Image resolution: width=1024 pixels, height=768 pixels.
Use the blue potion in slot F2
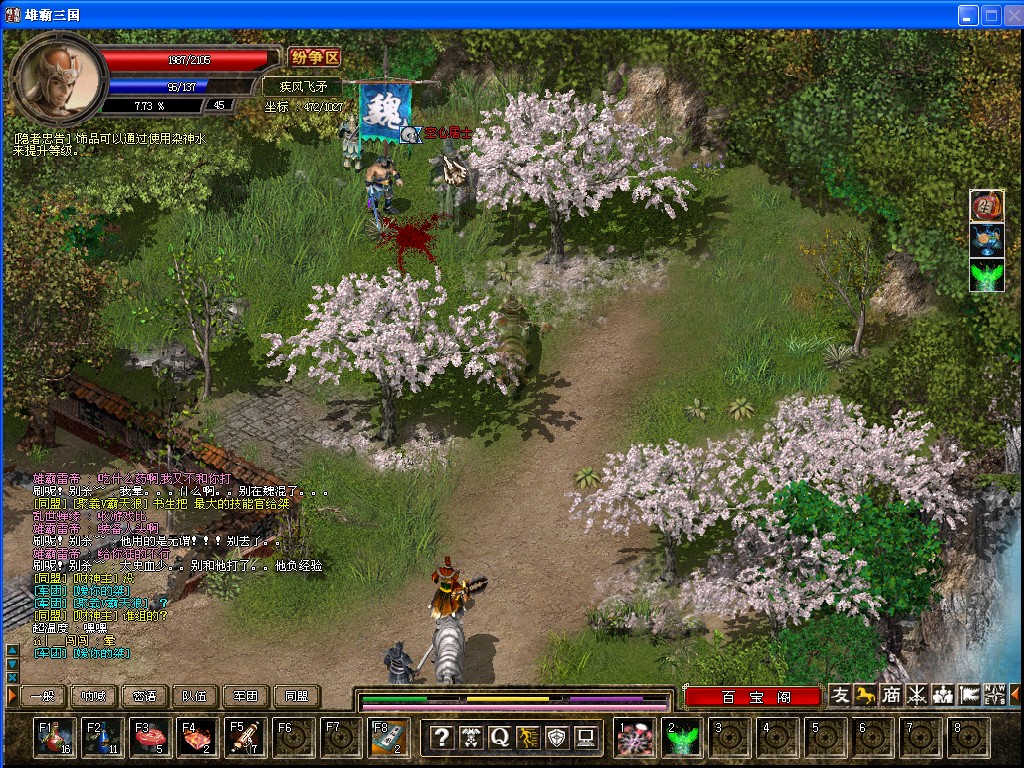pyautogui.click(x=103, y=738)
